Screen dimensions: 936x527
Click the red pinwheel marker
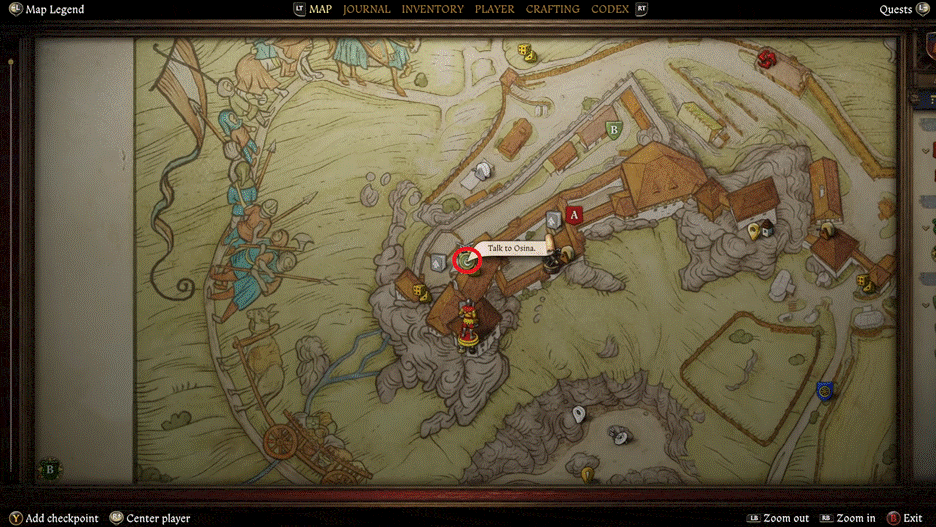(767, 58)
